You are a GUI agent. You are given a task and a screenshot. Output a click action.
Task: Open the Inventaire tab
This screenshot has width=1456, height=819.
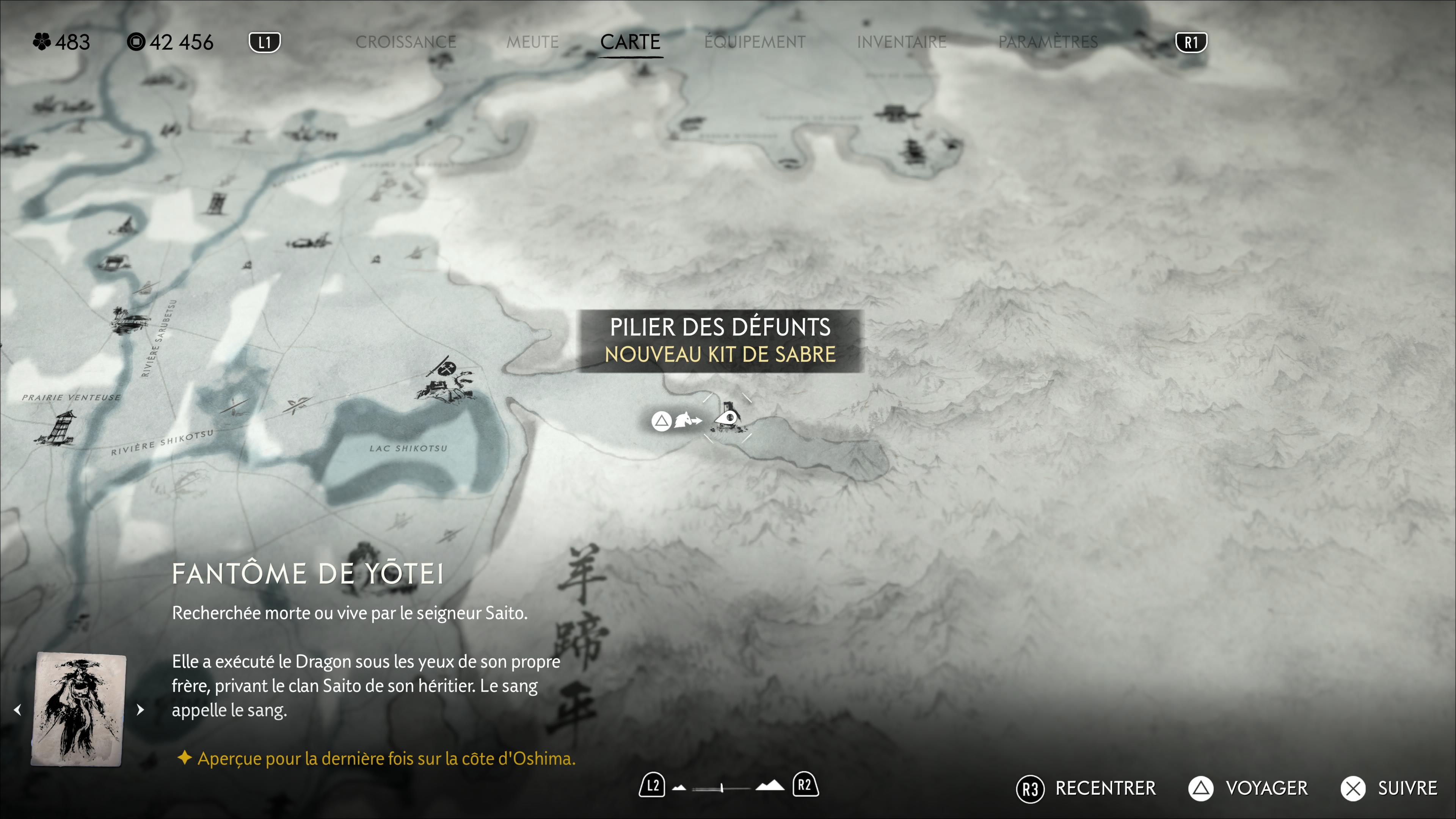(x=901, y=42)
